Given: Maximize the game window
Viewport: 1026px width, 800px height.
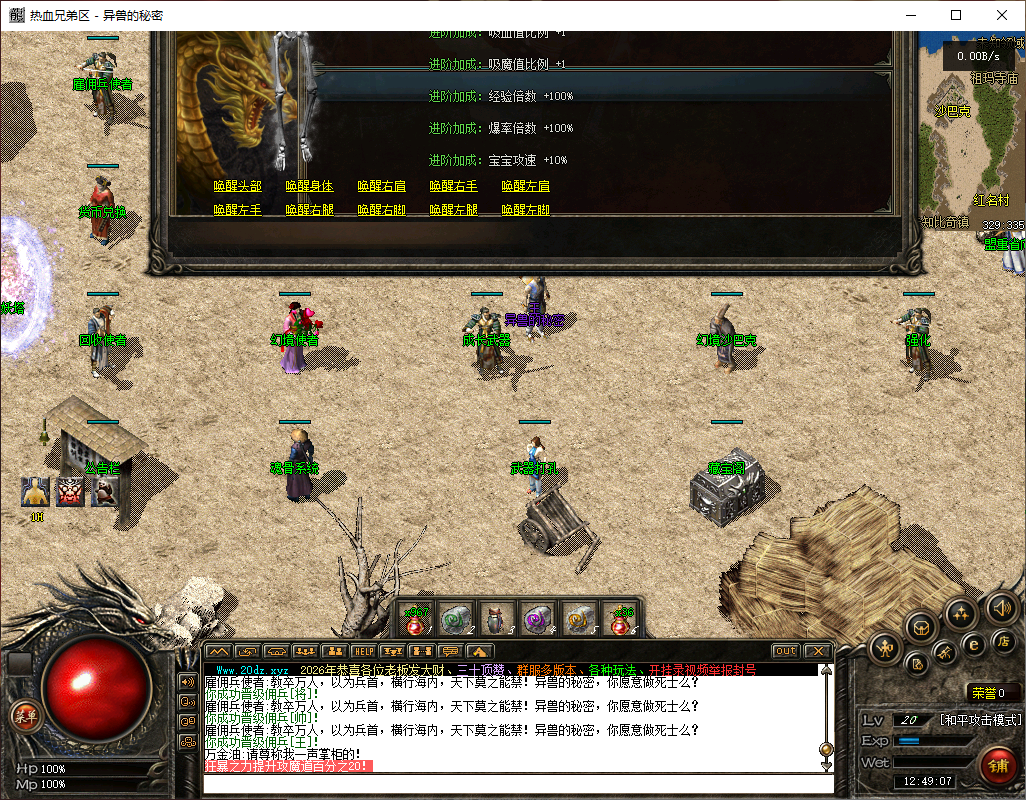Looking at the screenshot, I should pyautogui.click(x=956, y=15).
